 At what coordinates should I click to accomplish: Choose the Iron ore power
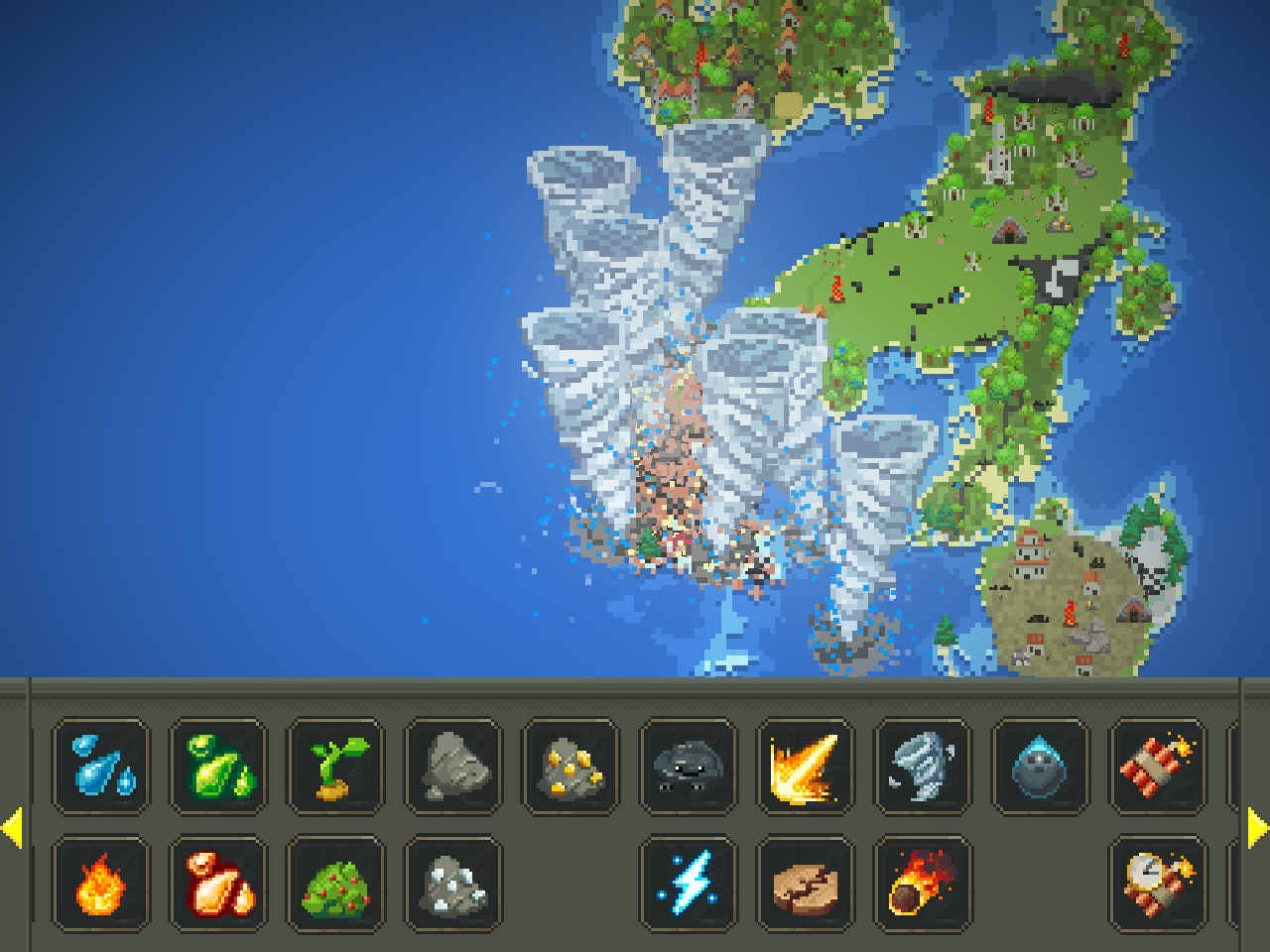coord(453,885)
